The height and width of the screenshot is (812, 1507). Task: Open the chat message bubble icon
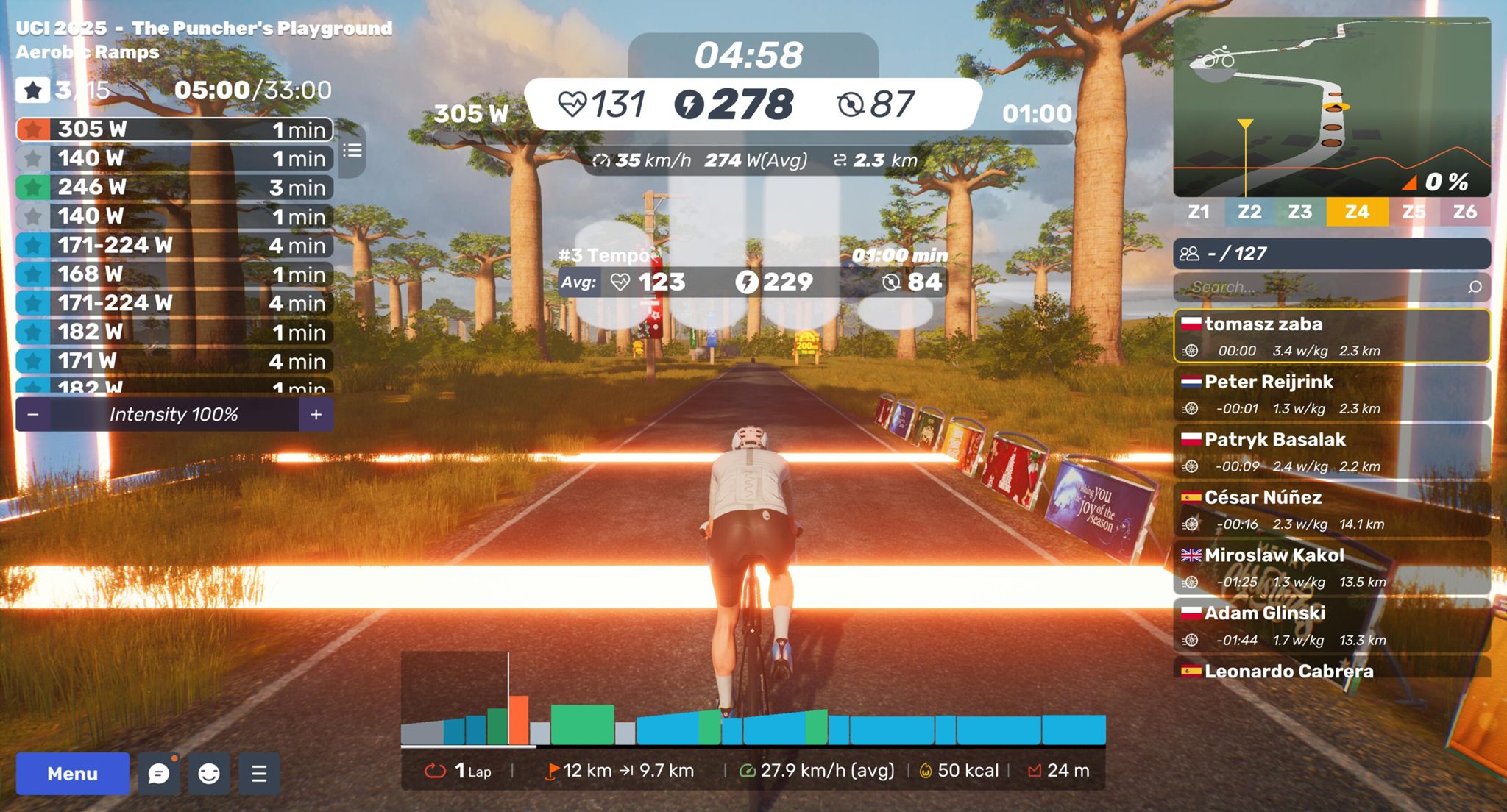159,773
